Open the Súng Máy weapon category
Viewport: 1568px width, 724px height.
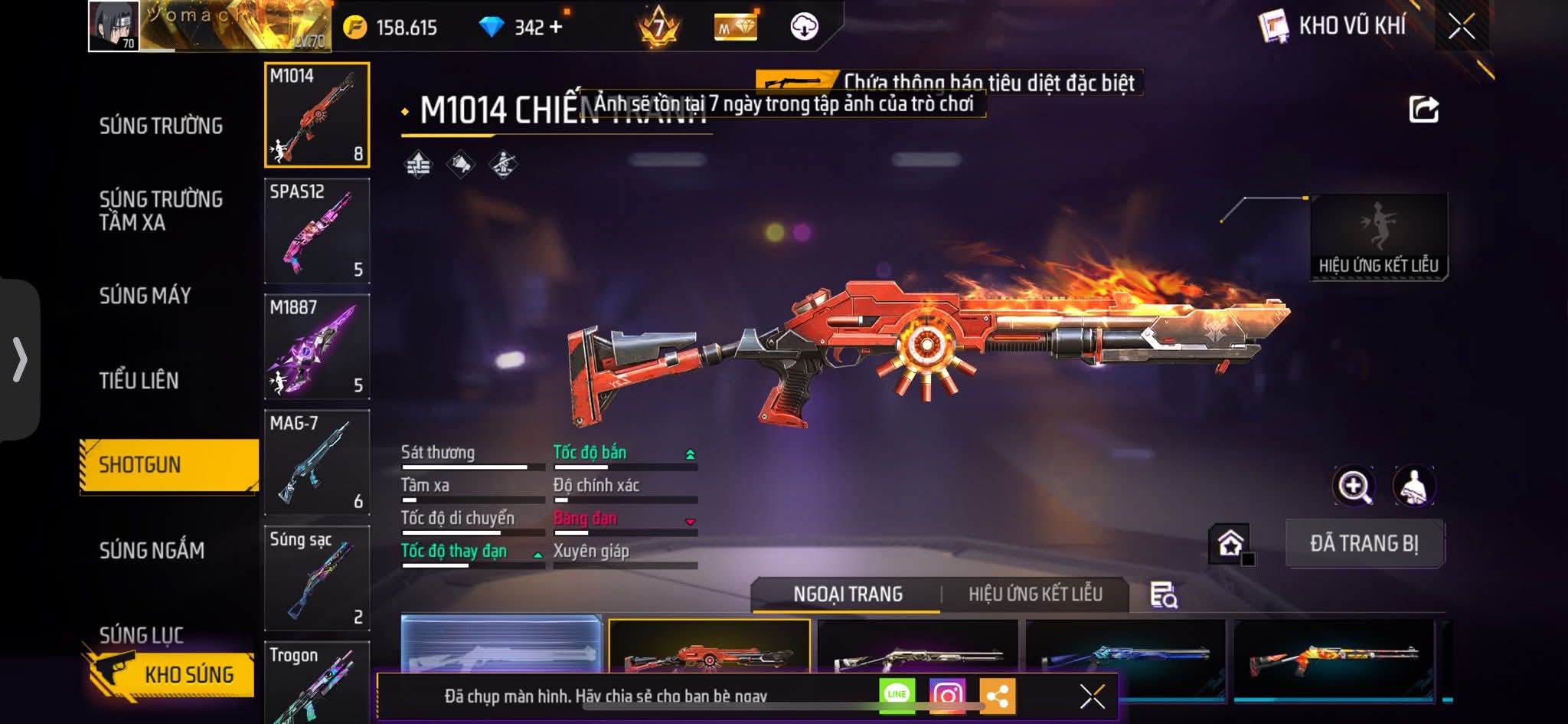(145, 296)
